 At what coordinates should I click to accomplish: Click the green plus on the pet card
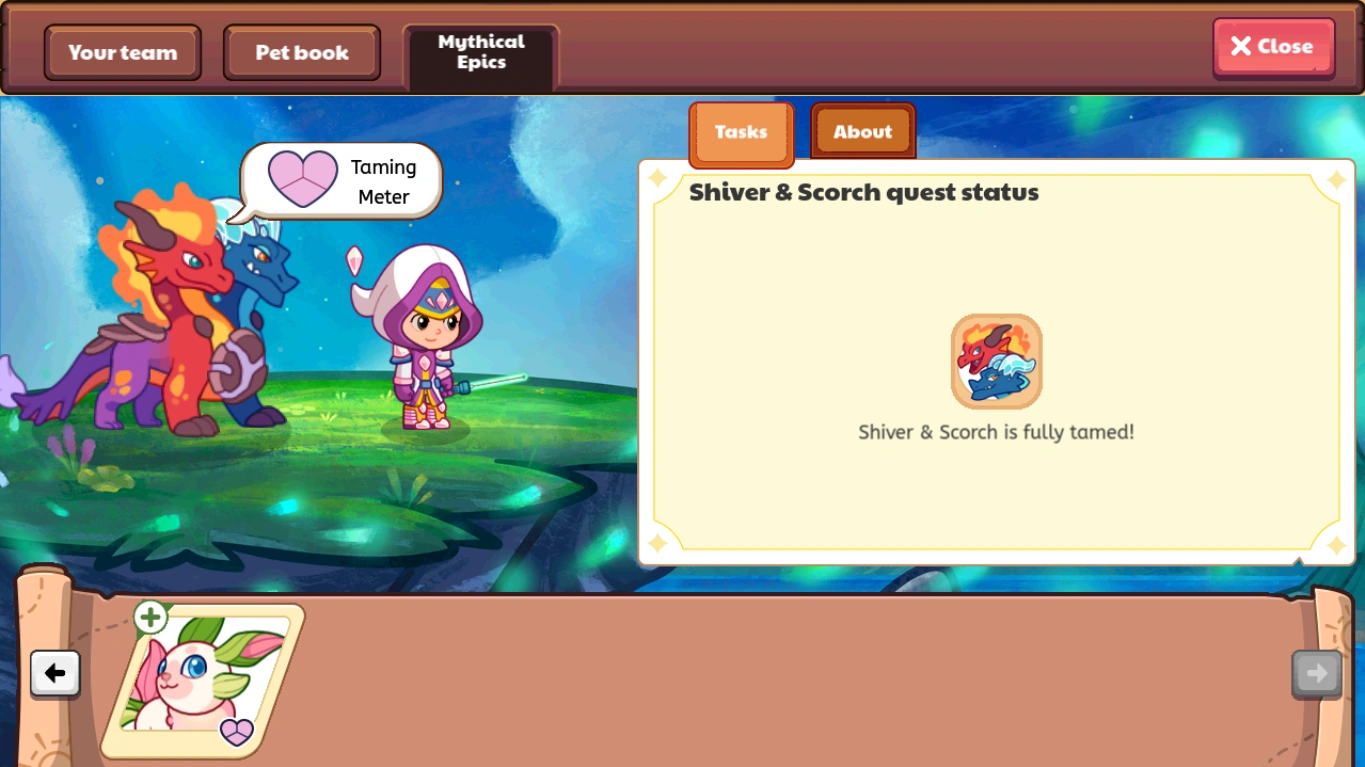click(151, 618)
